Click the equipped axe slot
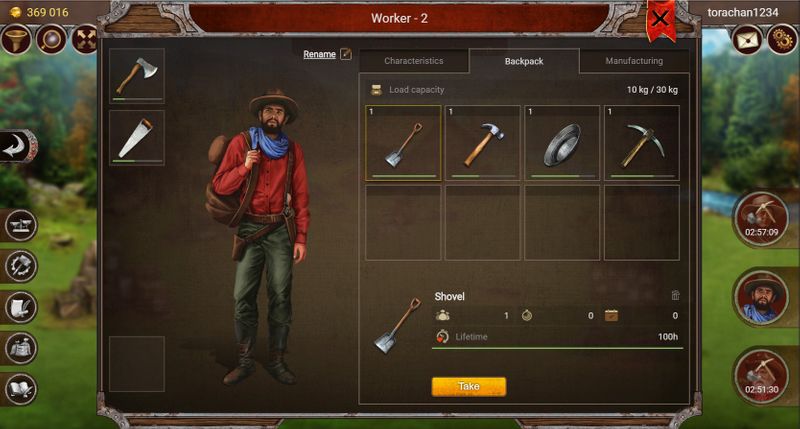The image size is (800, 429). pos(136,75)
